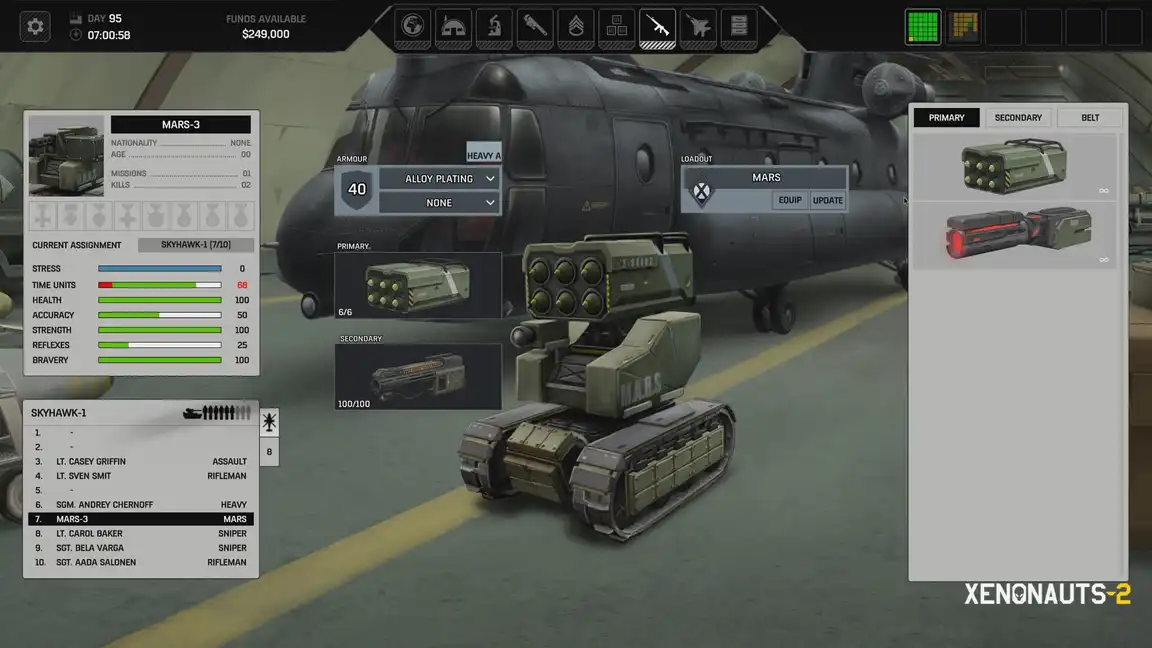1152x648 pixels.
Task: Open the aircraft jet screen
Action: point(698,26)
